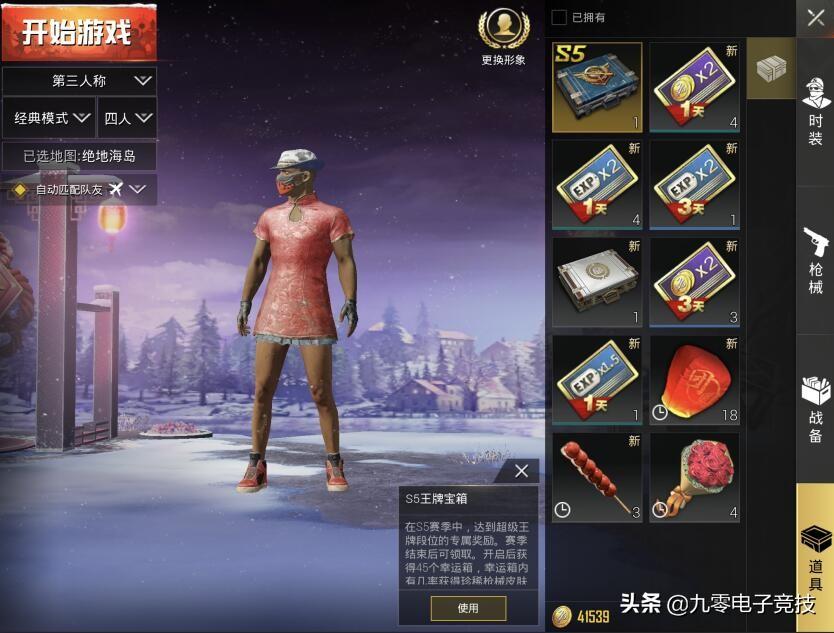Open the crate box filter icon
The image size is (834, 633).
(x=770, y=68)
